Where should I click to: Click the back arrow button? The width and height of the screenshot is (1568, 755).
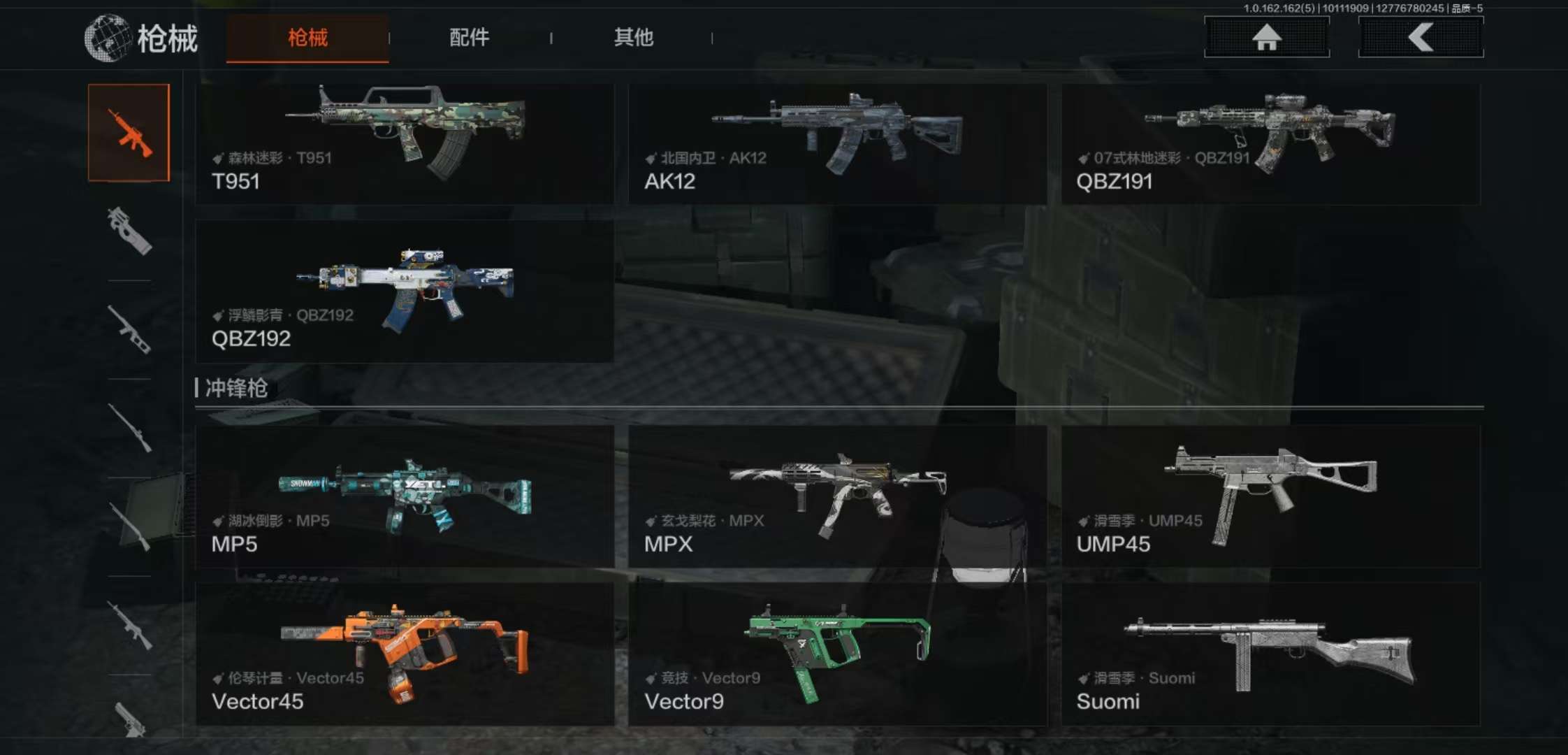1421,37
